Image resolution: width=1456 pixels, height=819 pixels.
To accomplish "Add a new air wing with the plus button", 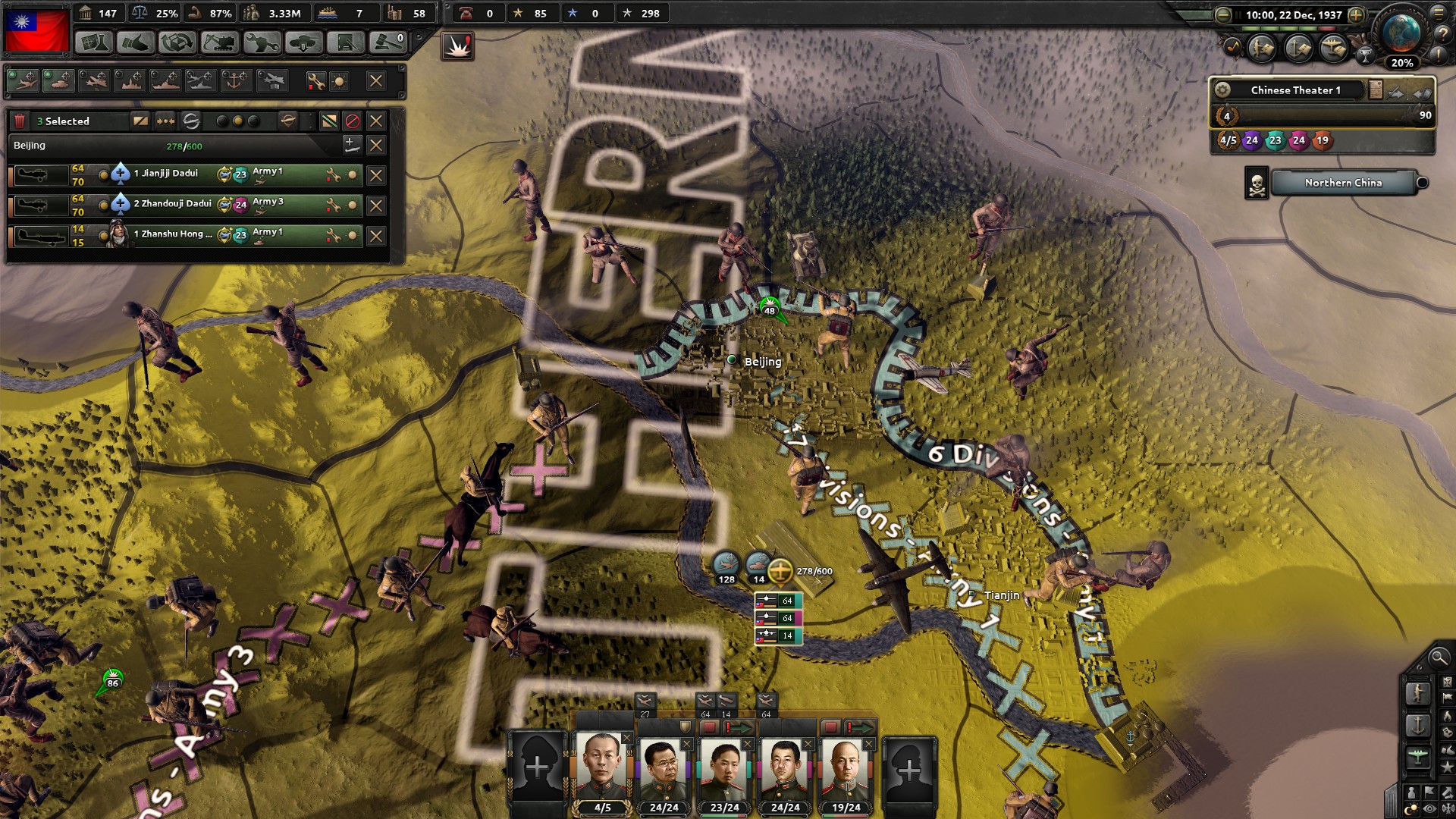I will 351,145.
